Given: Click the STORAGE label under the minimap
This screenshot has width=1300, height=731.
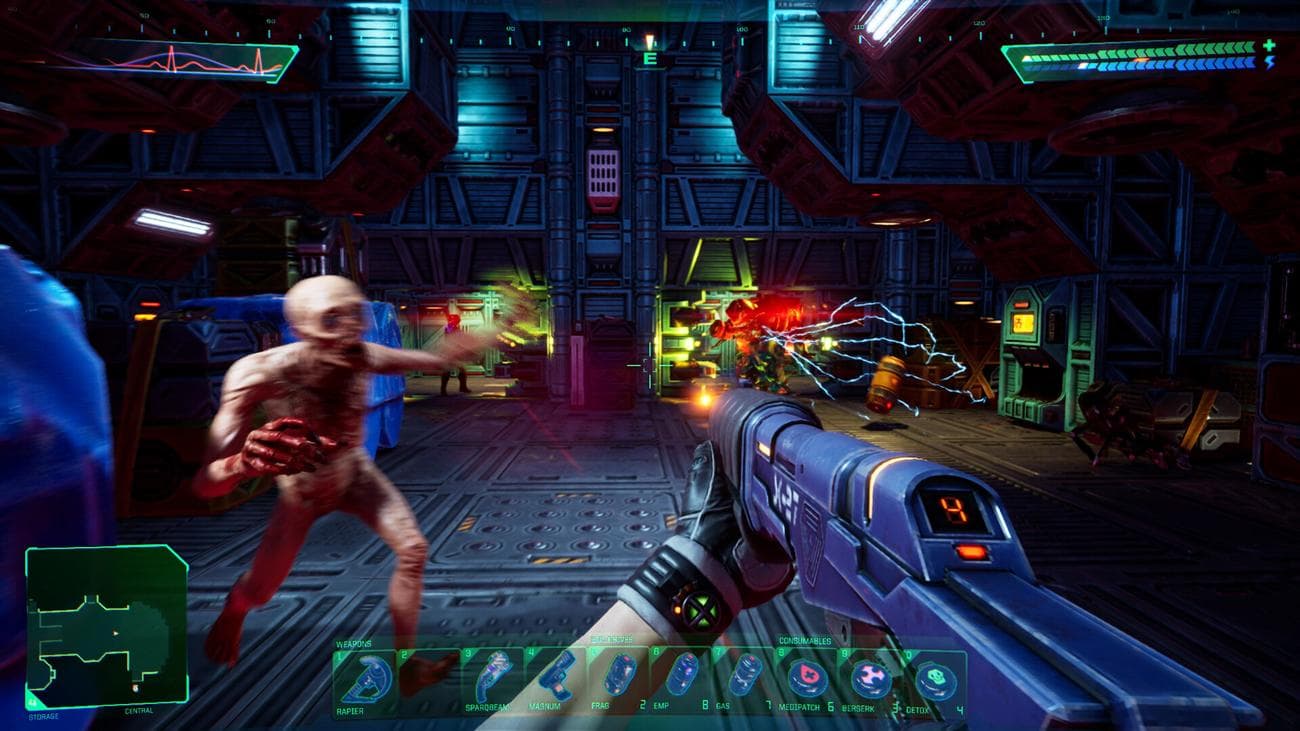Looking at the screenshot, I should 43,714.
